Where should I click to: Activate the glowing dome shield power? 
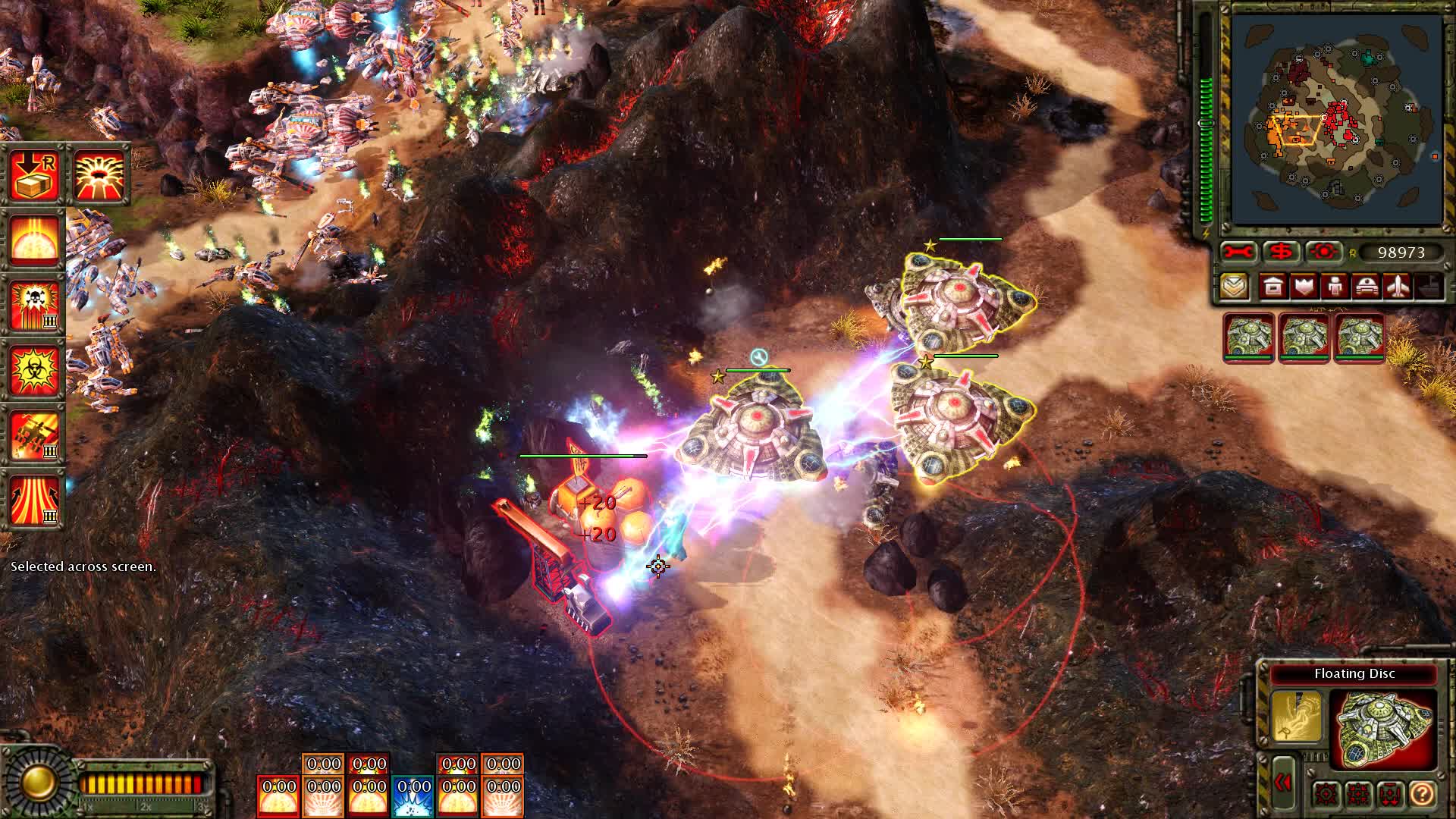[35, 240]
